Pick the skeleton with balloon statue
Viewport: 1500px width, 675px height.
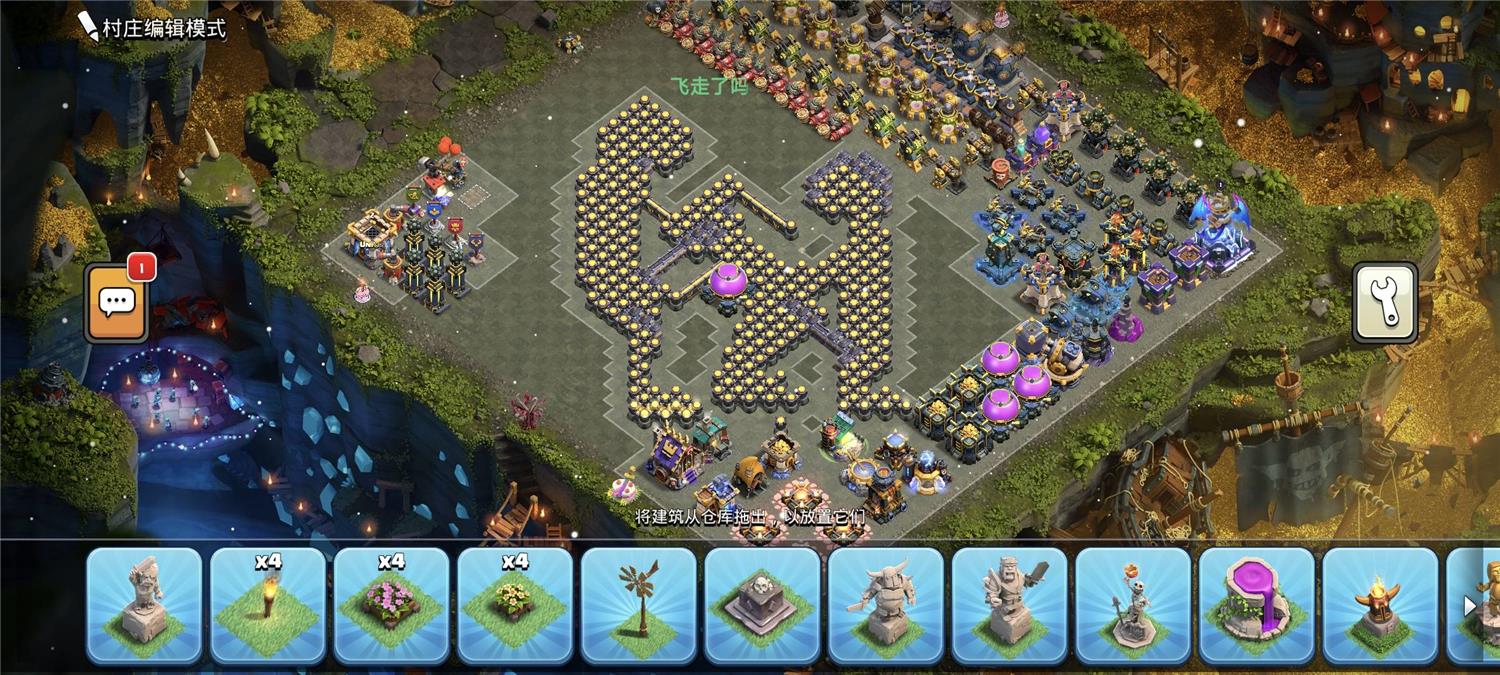point(1133,605)
